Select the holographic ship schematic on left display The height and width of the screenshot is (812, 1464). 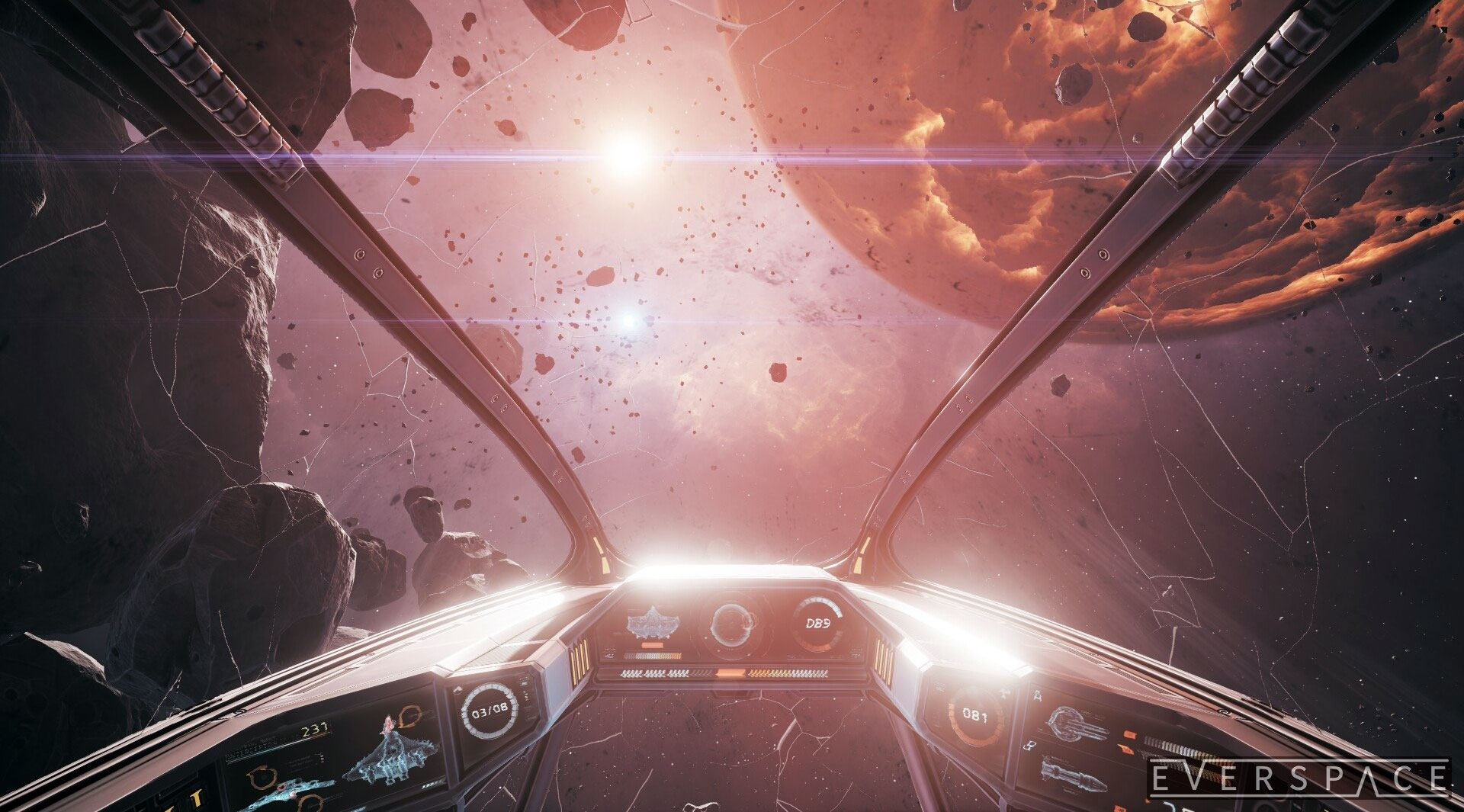[x=393, y=753]
